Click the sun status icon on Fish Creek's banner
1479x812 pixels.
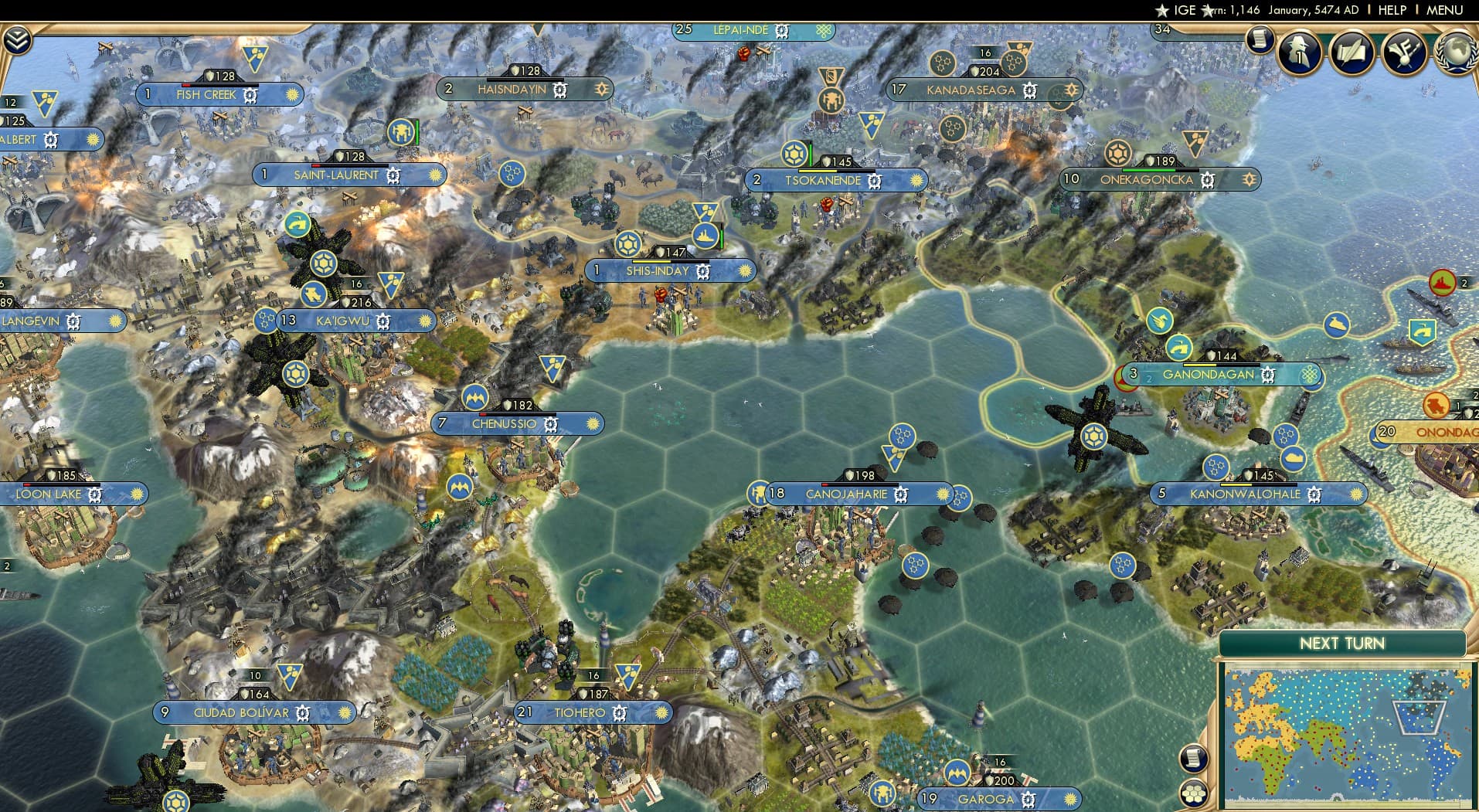(x=291, y=95)
